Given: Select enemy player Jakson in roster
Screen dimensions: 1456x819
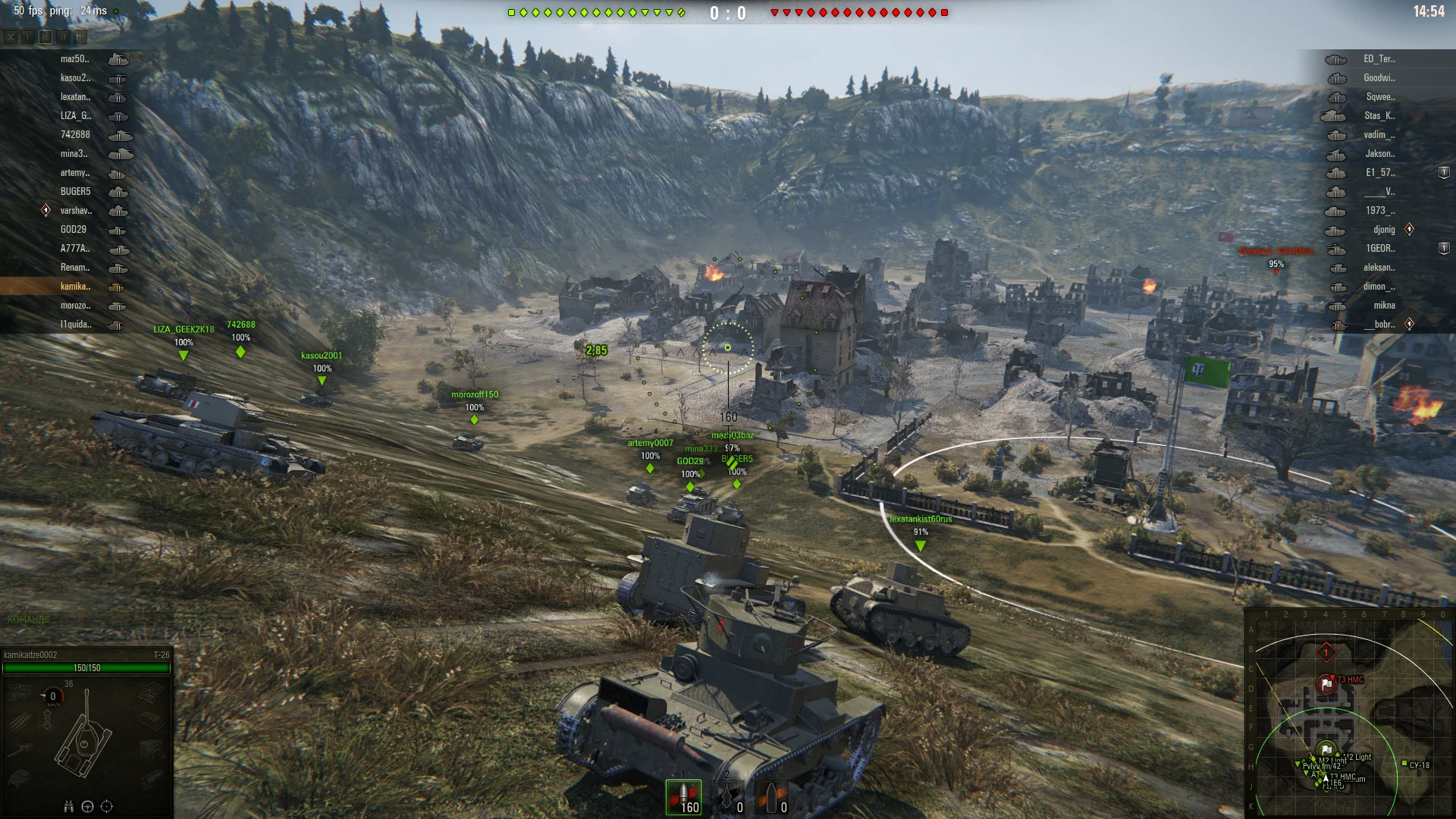Looking at the screenshot, I should [x=1379, y=154].
